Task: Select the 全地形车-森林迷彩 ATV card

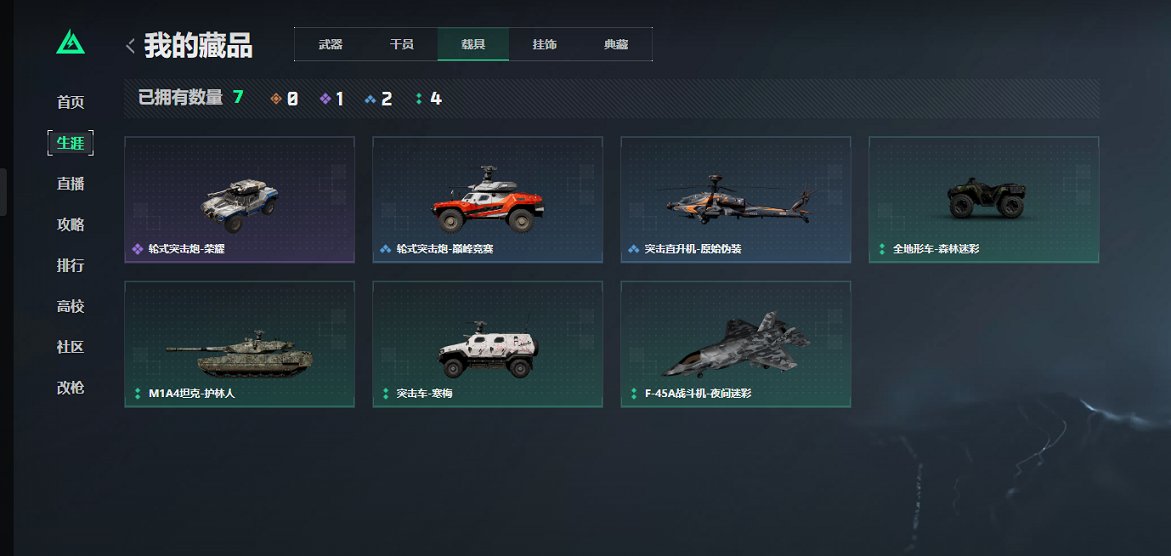Action: point(983,200)
